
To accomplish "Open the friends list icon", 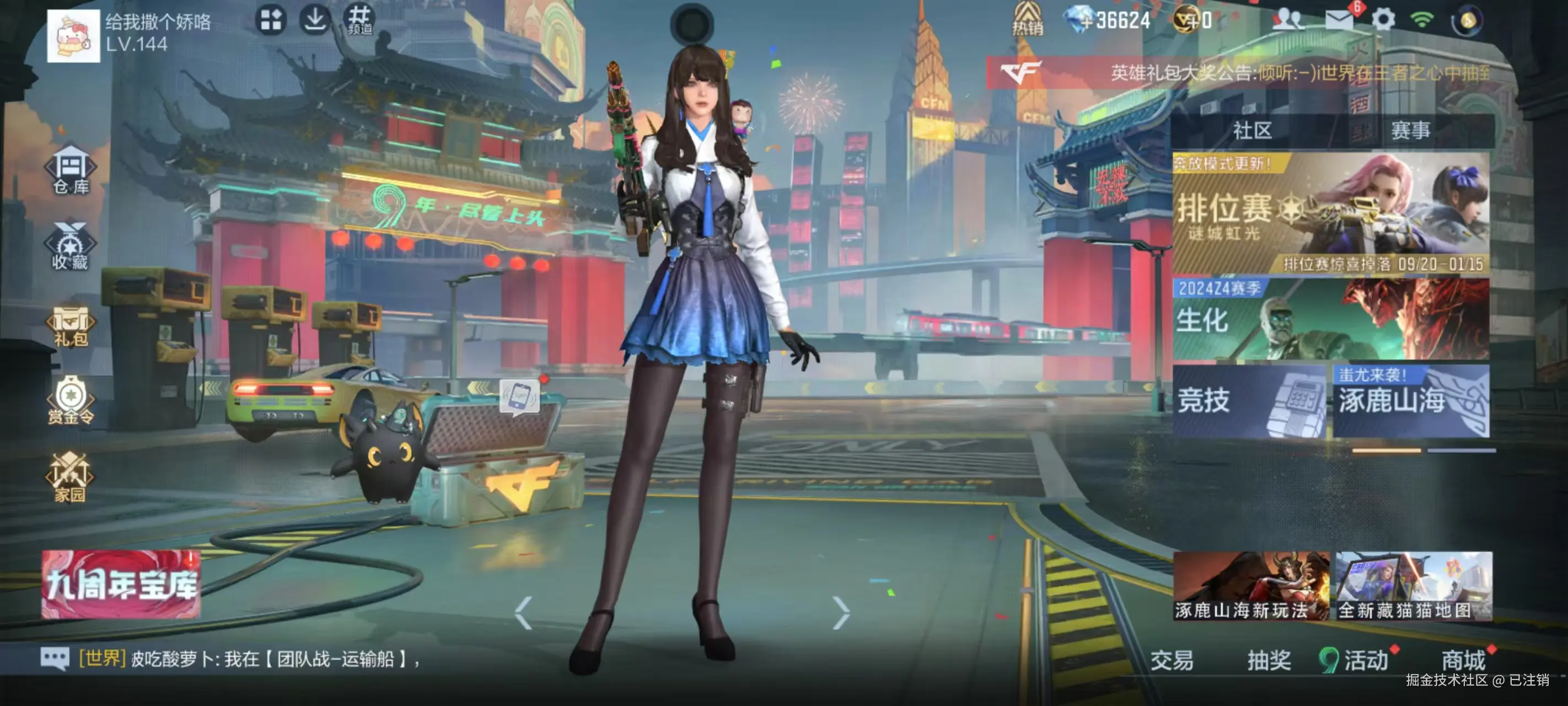I will pyautogui.click(x=1287, y=20).
